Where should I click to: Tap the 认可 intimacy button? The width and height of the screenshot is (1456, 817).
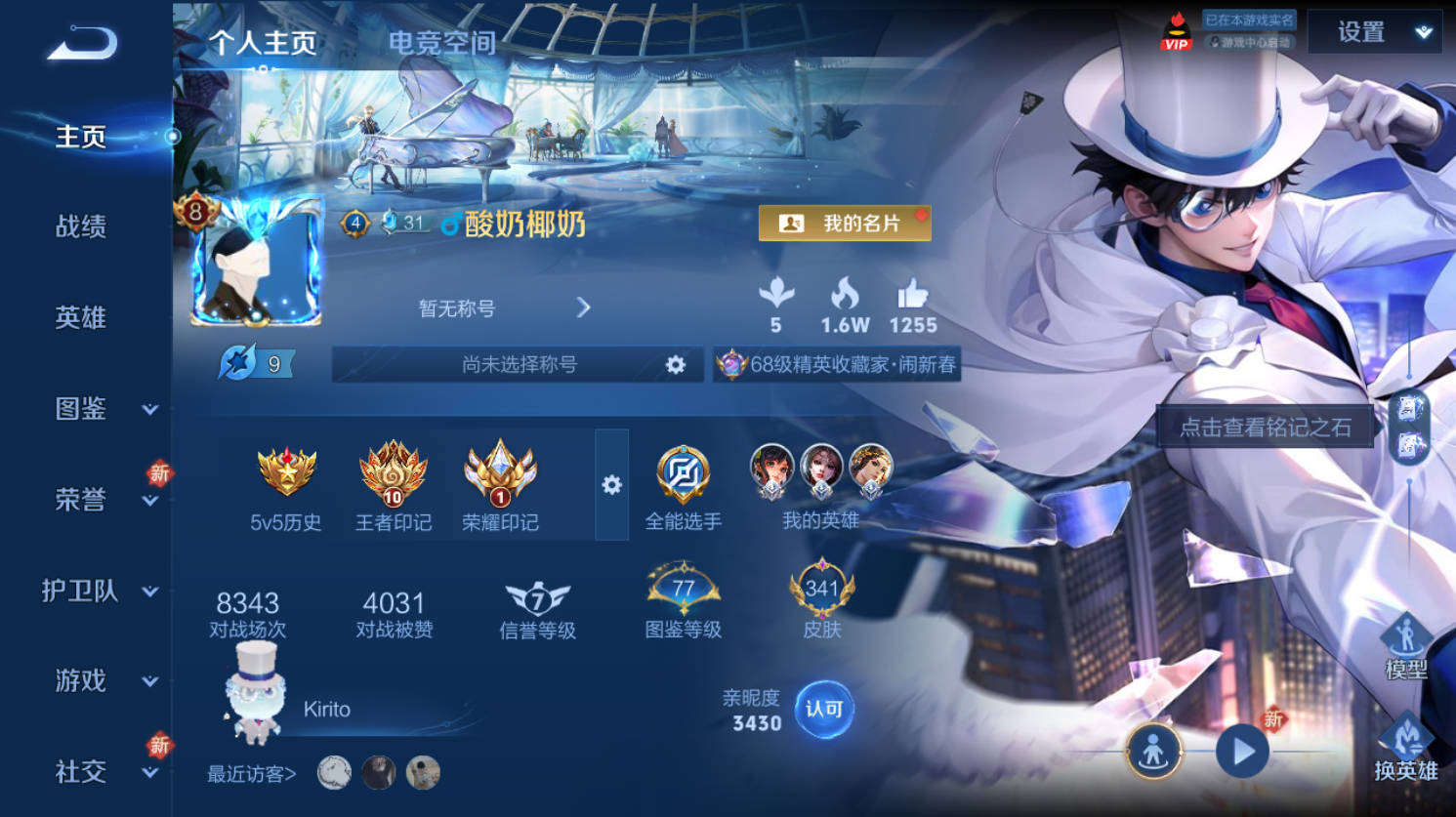click(x=823, y=710)
